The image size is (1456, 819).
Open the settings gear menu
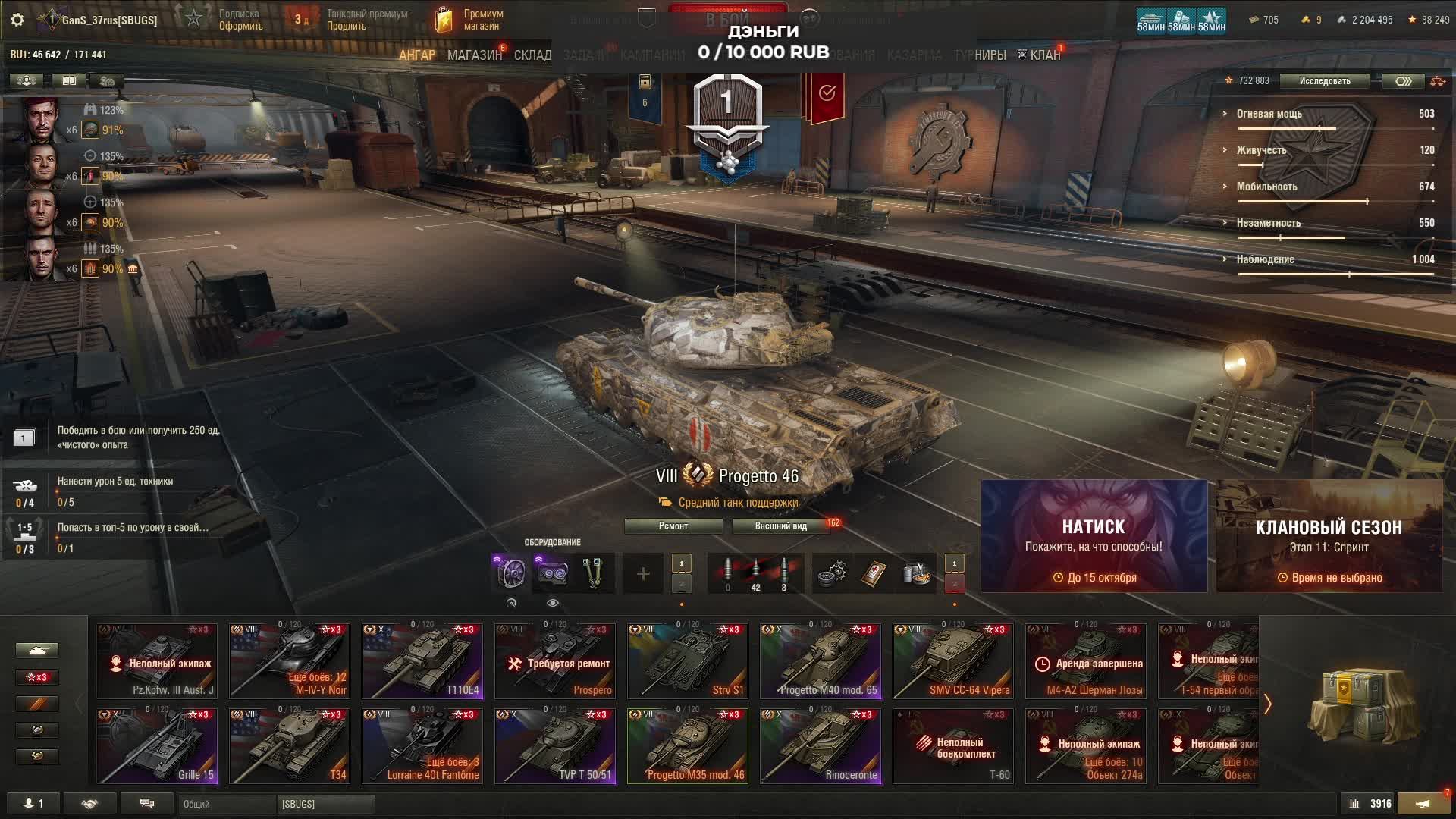coord(17,20)
